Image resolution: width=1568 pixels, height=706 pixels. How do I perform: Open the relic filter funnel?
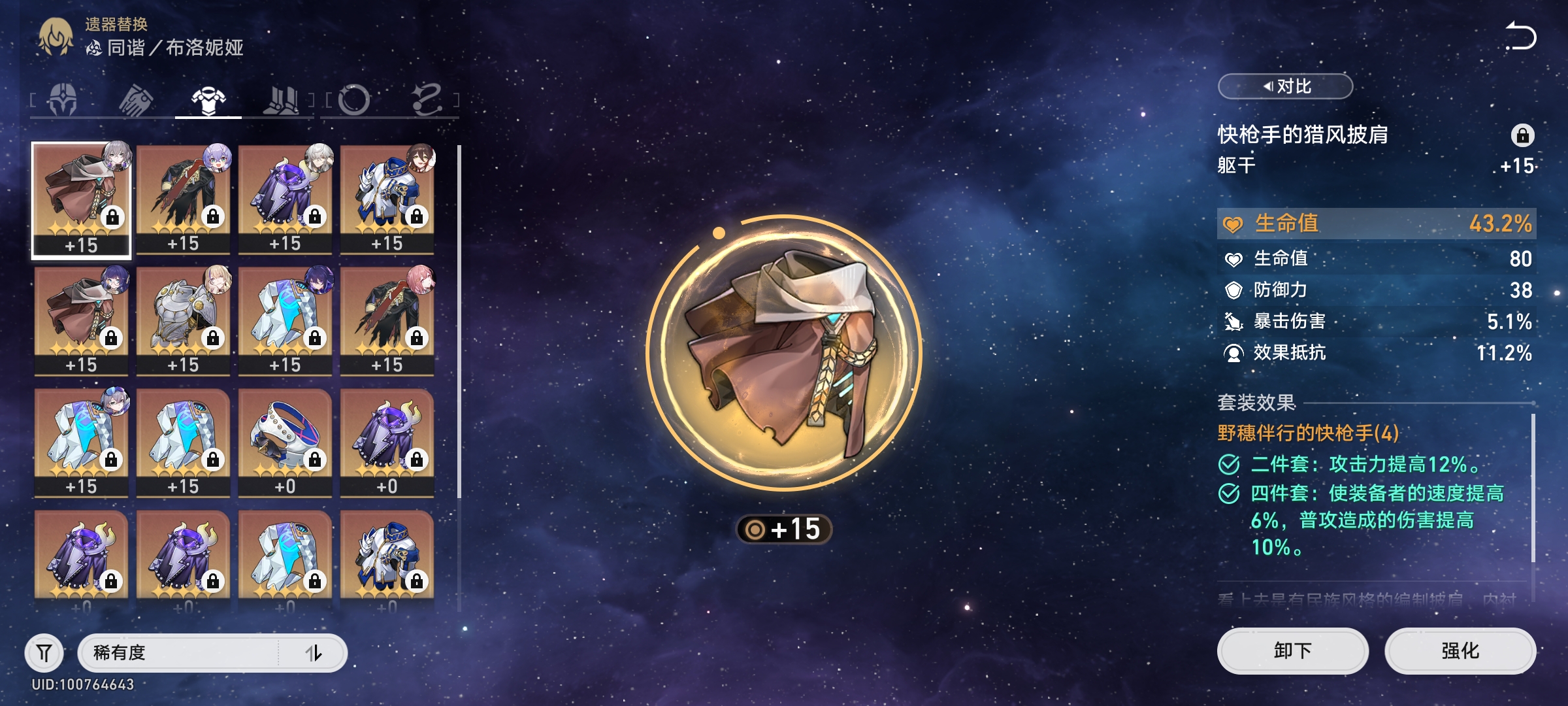click(x=44, y=652)
